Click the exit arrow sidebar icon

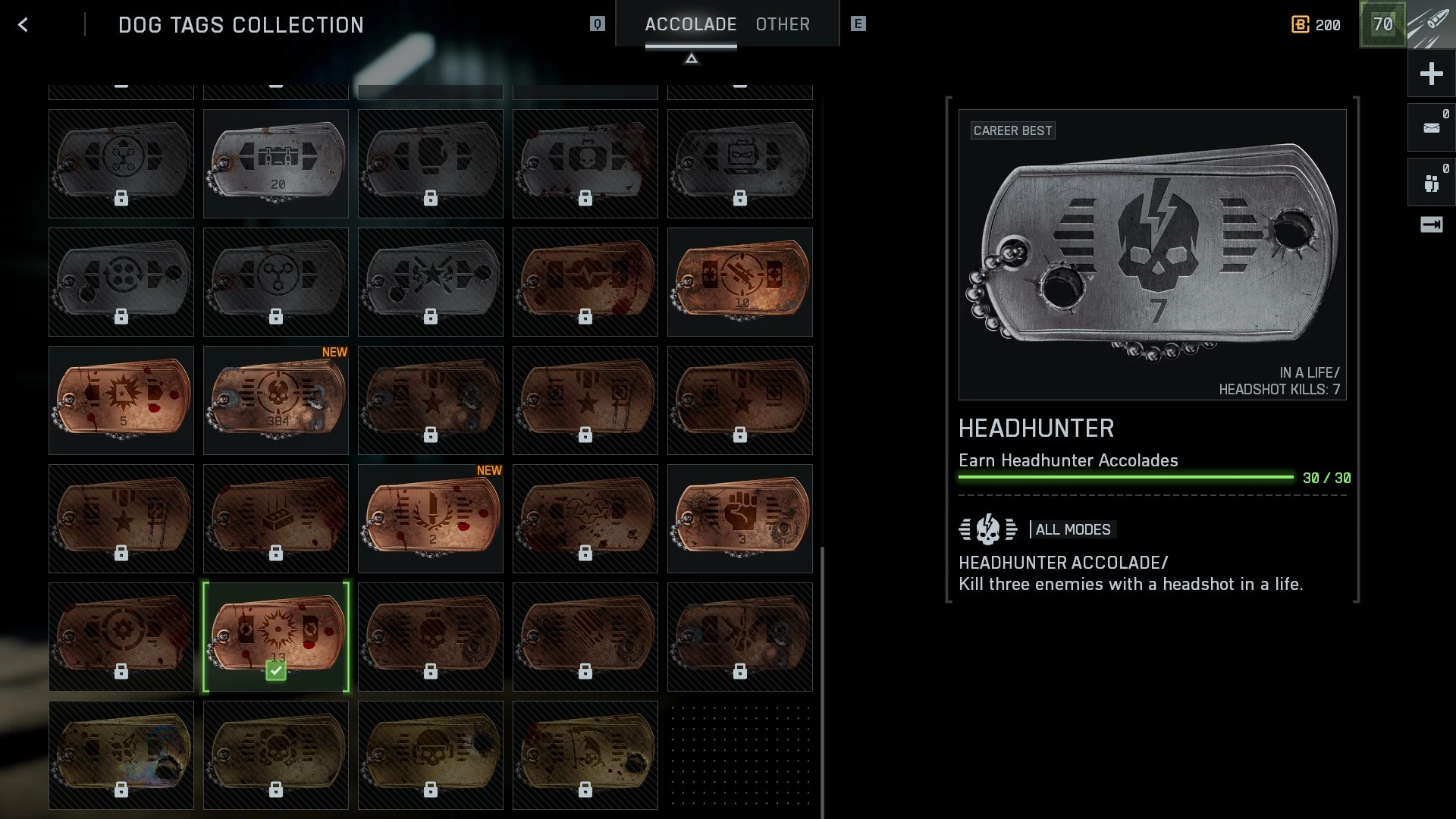(1431, 224)
